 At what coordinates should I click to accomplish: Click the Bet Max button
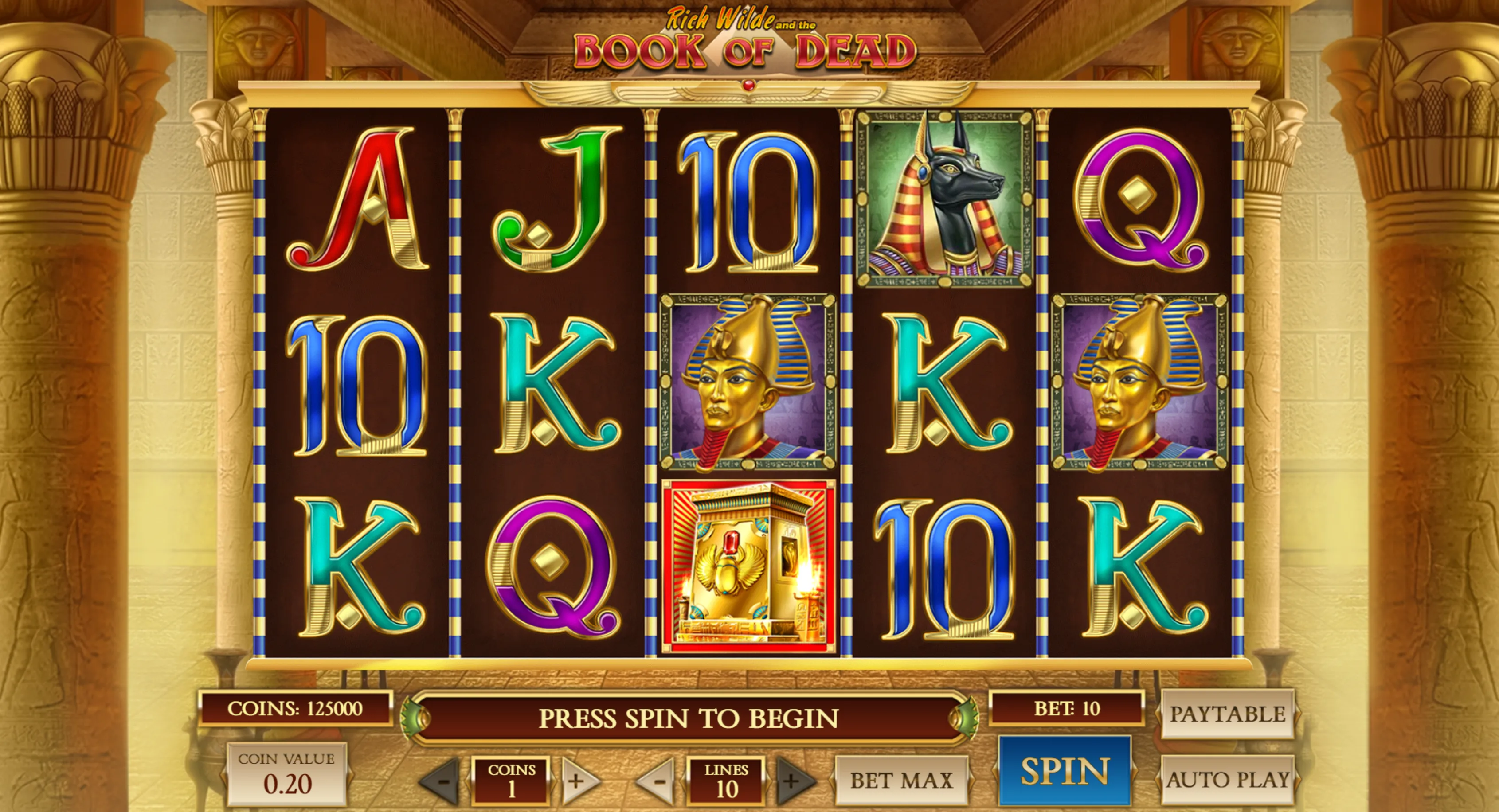pos(901,780)
